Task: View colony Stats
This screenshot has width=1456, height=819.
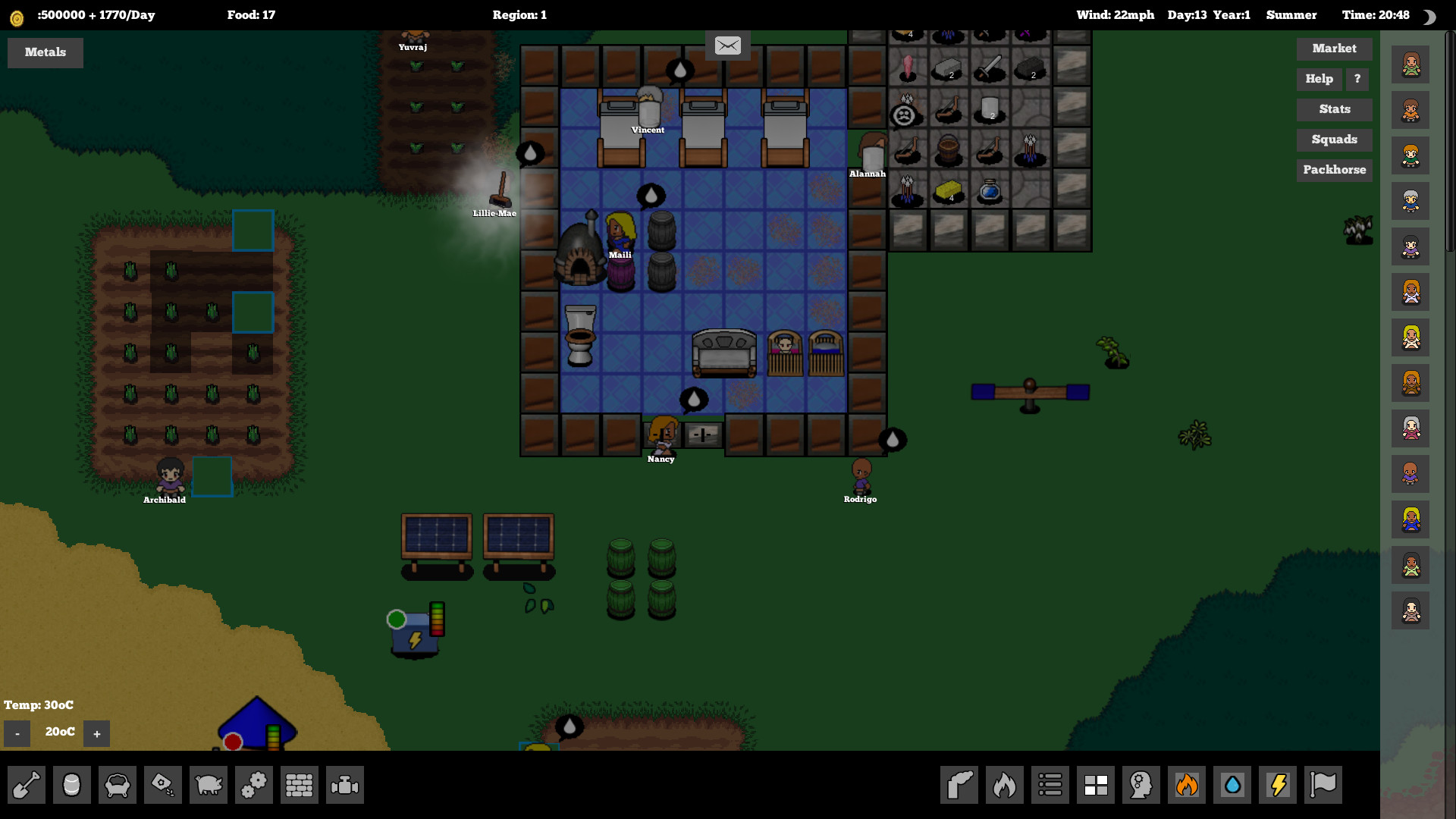Action: coord(1334,109)
